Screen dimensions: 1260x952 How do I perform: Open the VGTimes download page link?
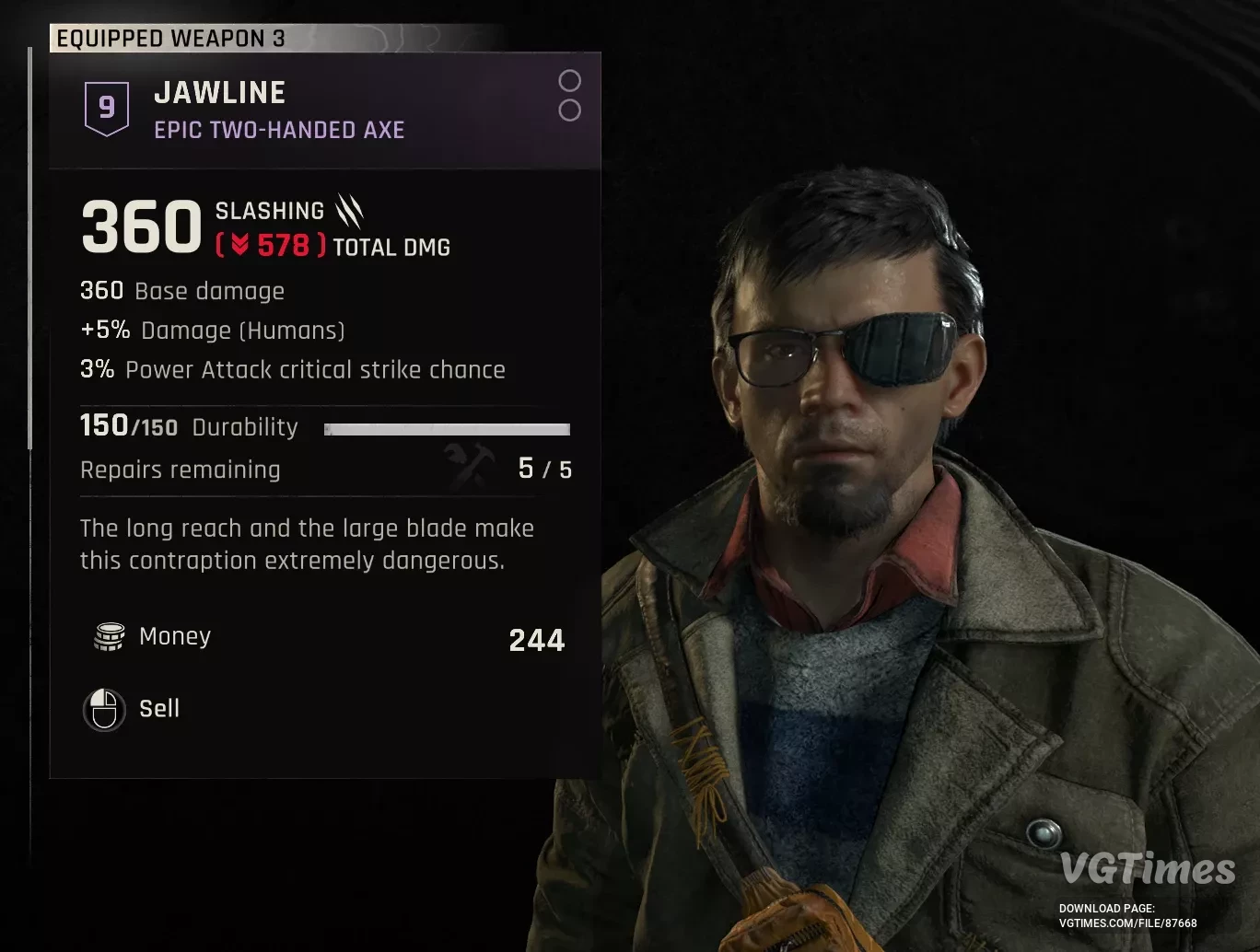(x=1127, y=923)
